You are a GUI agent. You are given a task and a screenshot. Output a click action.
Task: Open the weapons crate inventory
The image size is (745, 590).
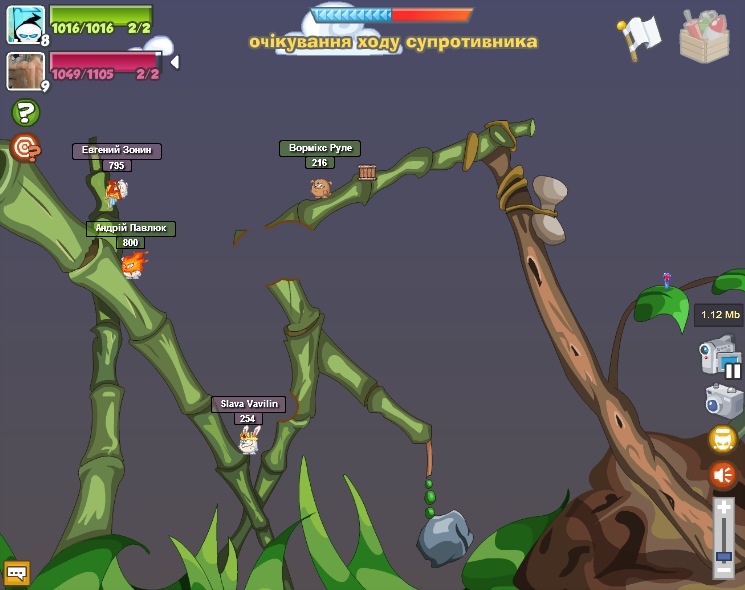pyautogui.click(x=704, y=37)
